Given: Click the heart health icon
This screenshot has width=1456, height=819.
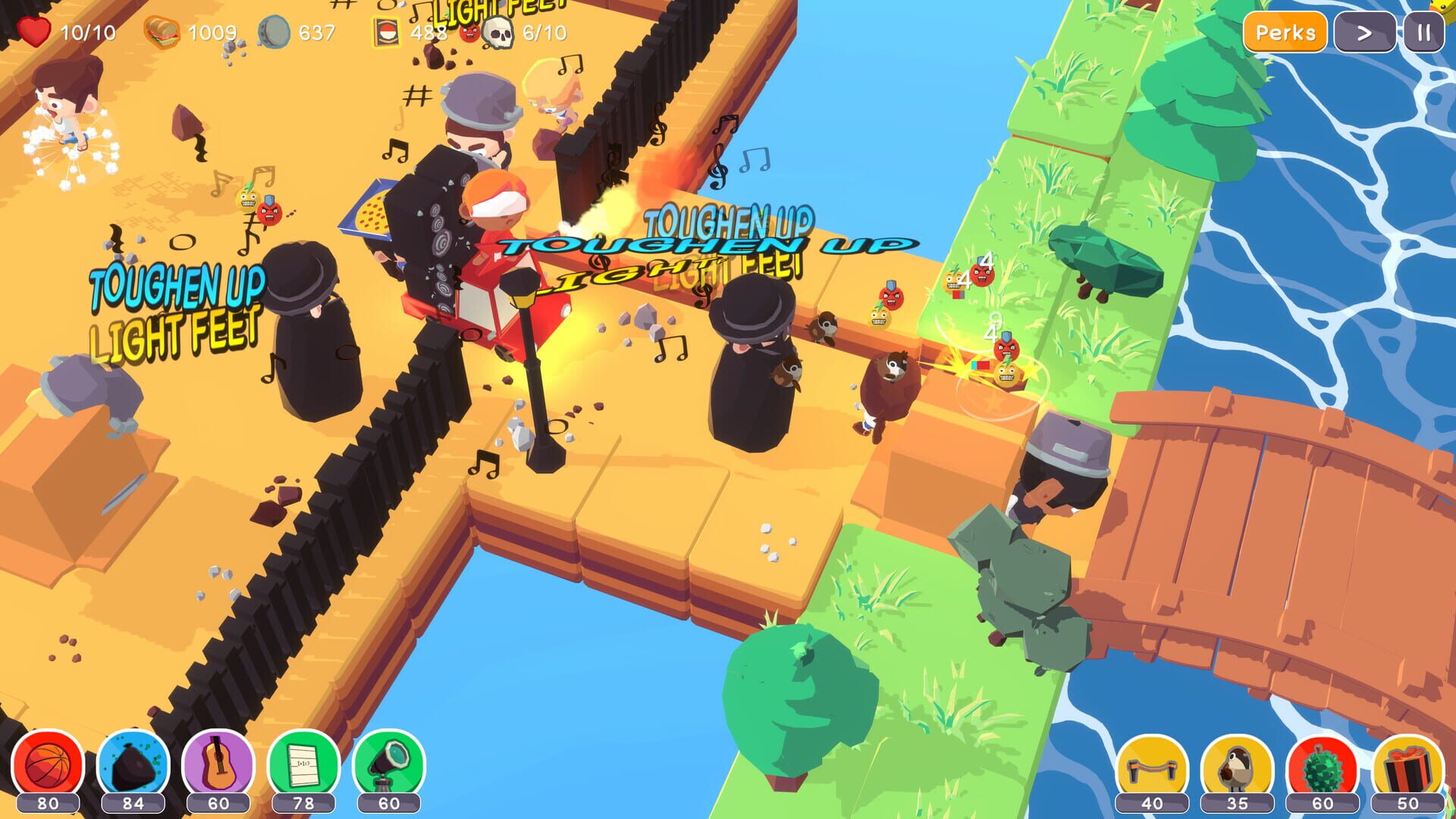Looking at the screenshot, I should tap(34, 32).
